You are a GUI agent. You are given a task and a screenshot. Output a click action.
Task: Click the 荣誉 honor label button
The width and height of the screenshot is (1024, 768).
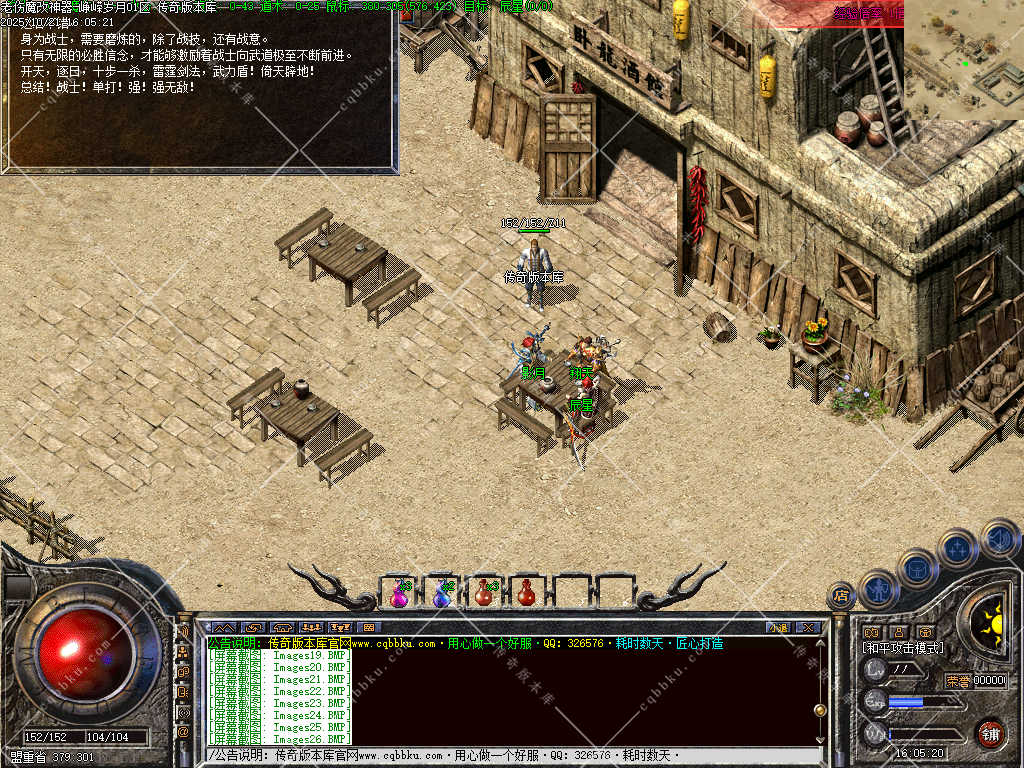pyautogui.click(x=958, y=681)
